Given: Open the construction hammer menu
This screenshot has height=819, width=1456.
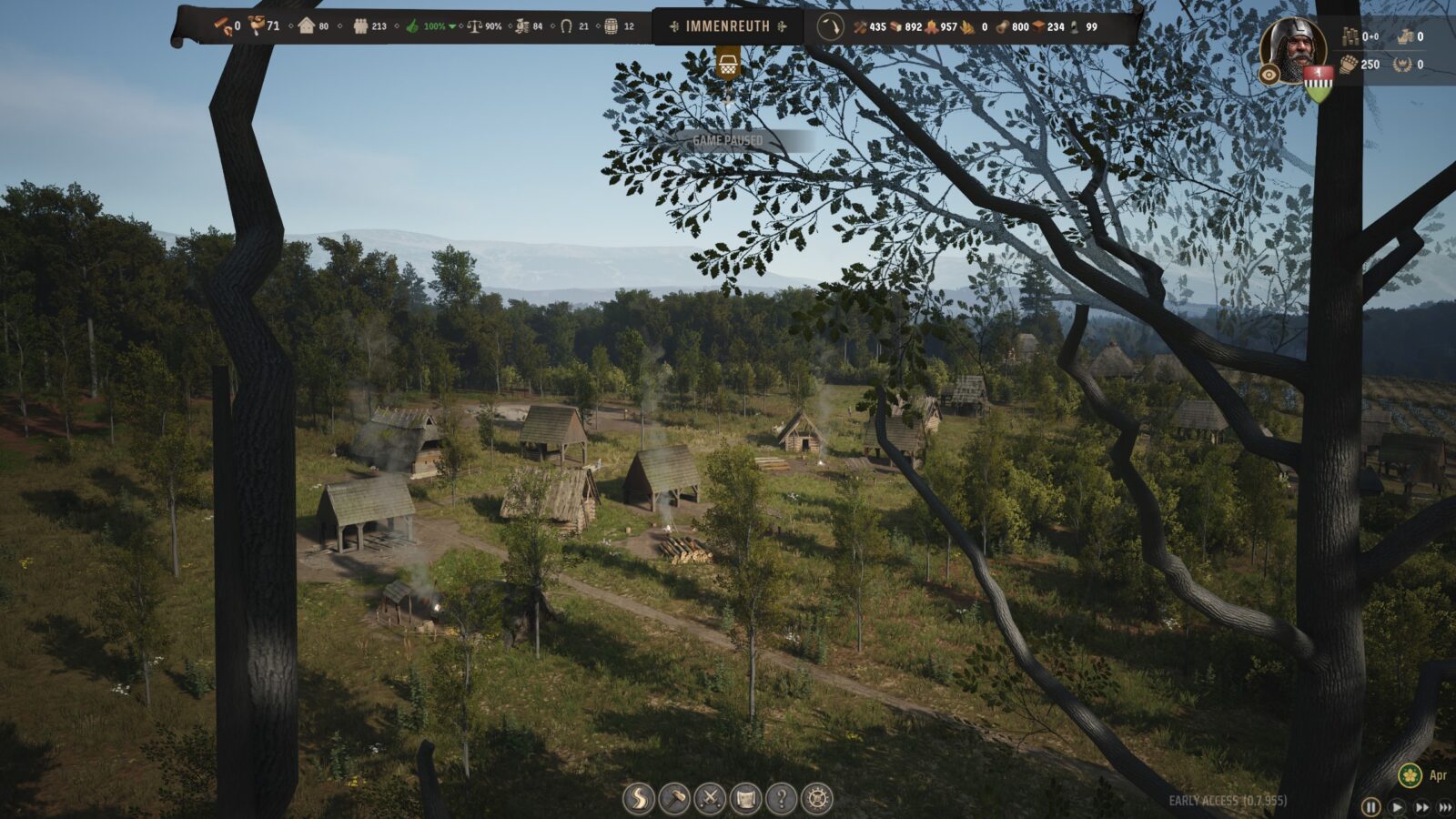Looking at the screenshot, I should pyautogui.click(x=674, y=799).
